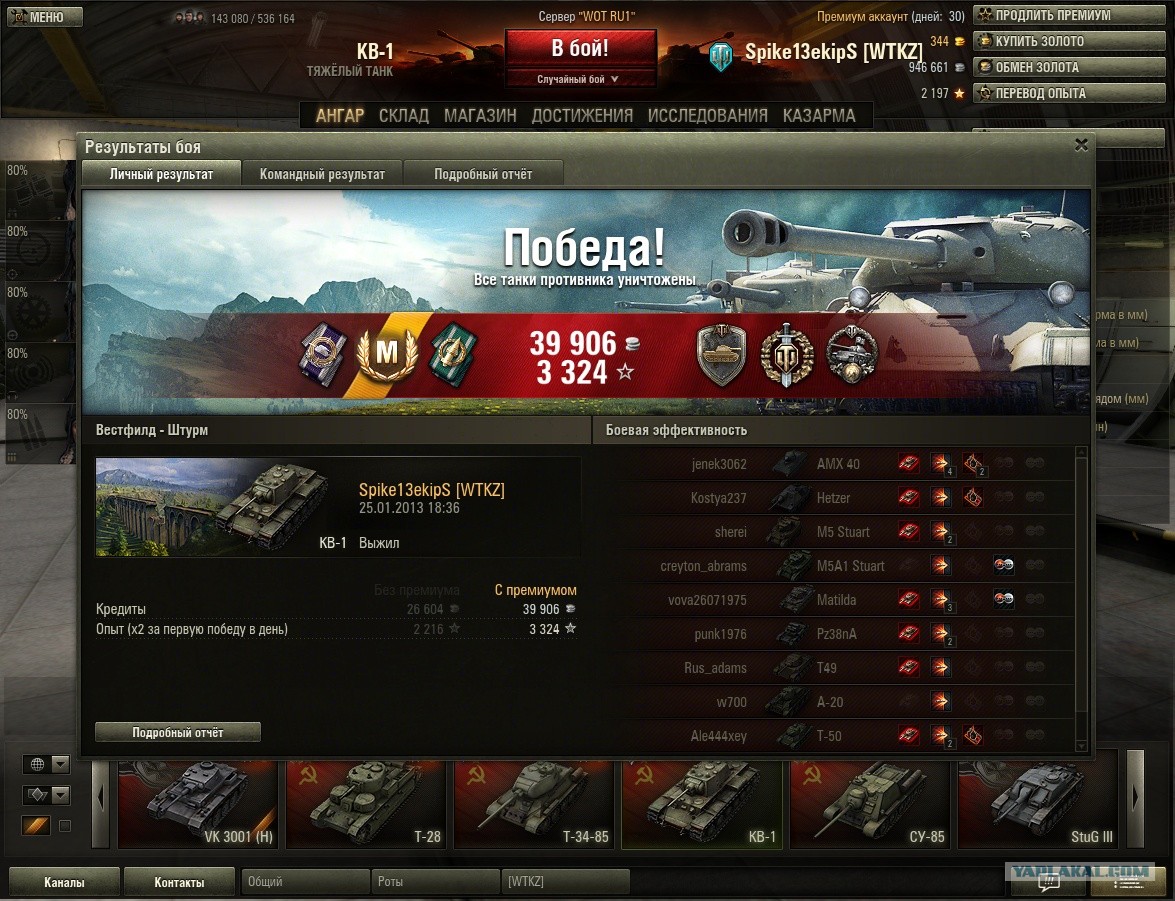The height and width of the screenshot is (901, 1175).
Task: Open the Случайный бой battle type dropdown
Action: coord(580,79)
